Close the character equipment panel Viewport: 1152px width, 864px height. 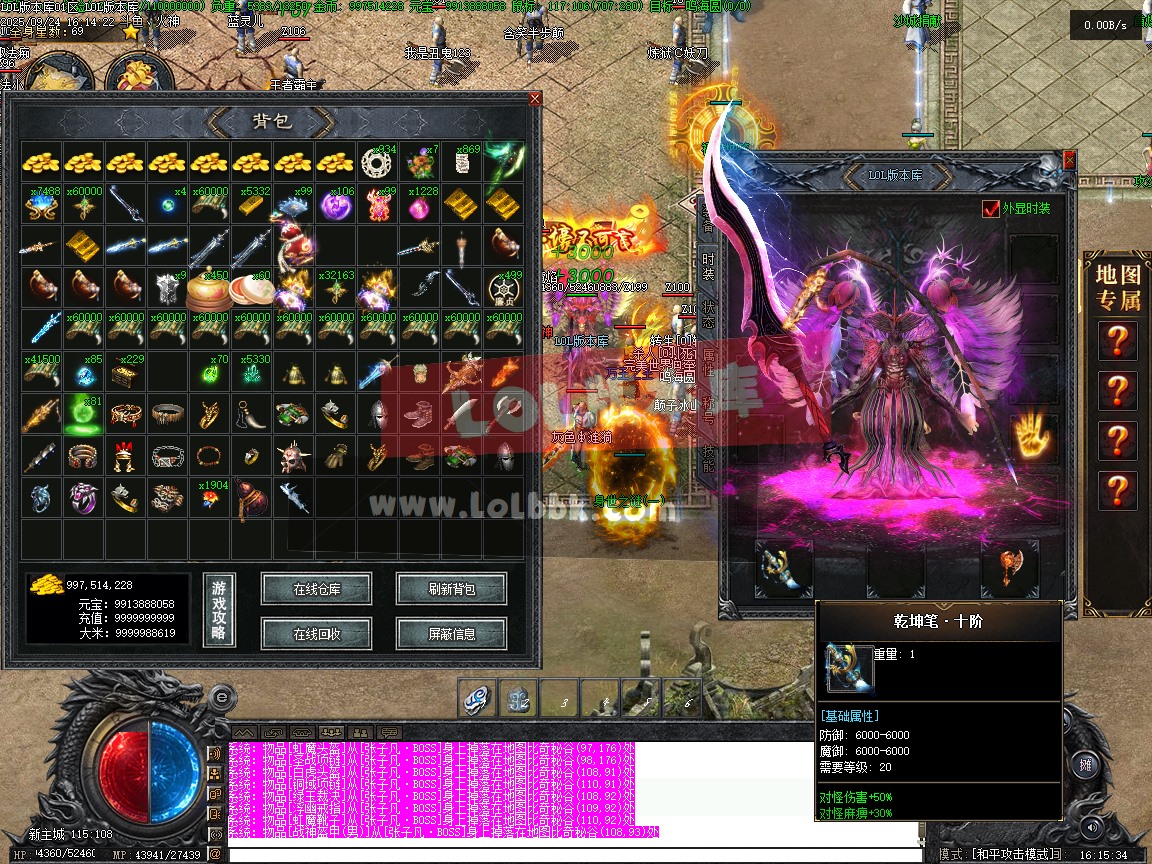[x=1069, y=160]
